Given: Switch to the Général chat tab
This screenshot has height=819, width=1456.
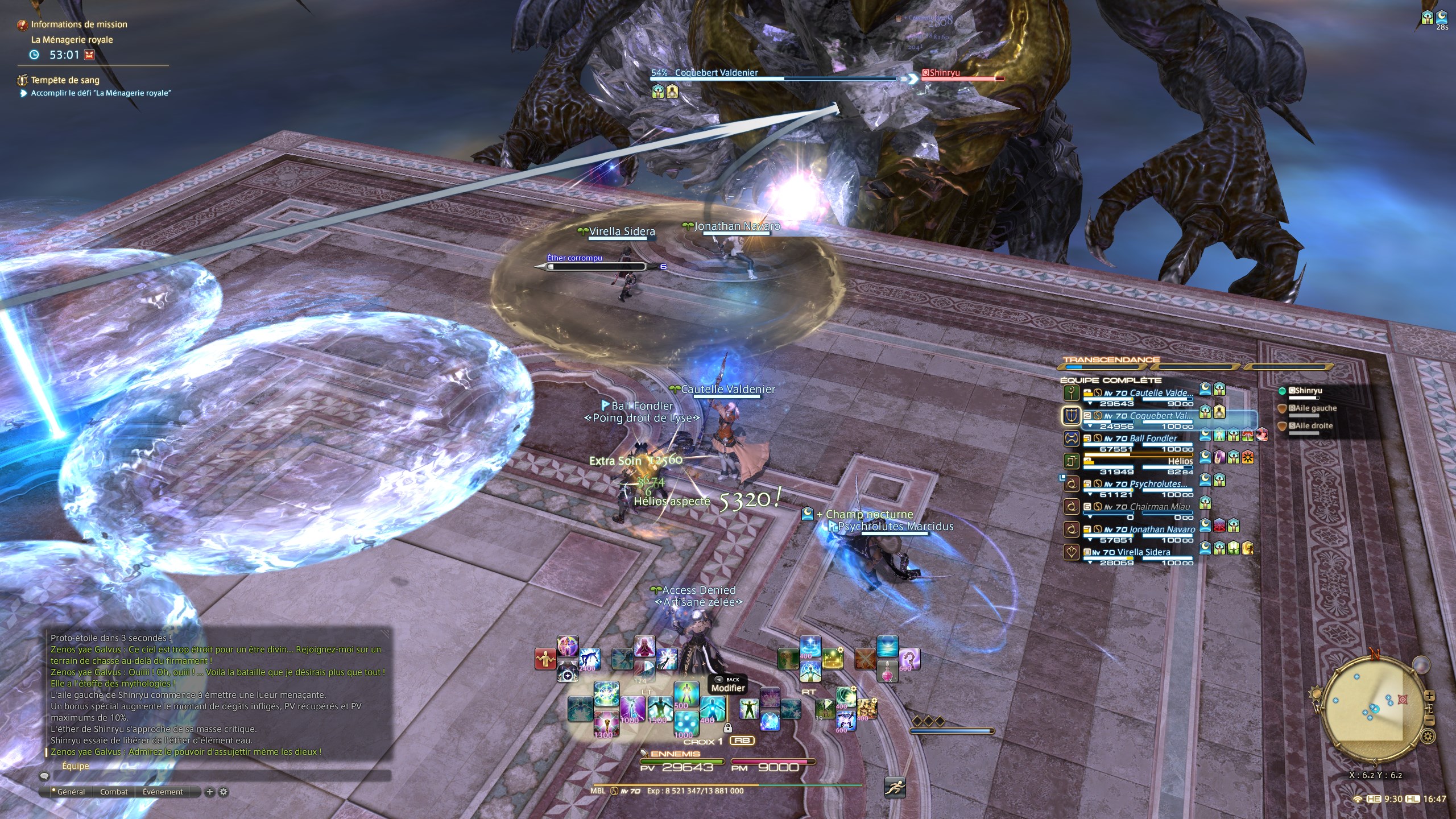Looking at the screenshot, I should [x=71, y=792].
